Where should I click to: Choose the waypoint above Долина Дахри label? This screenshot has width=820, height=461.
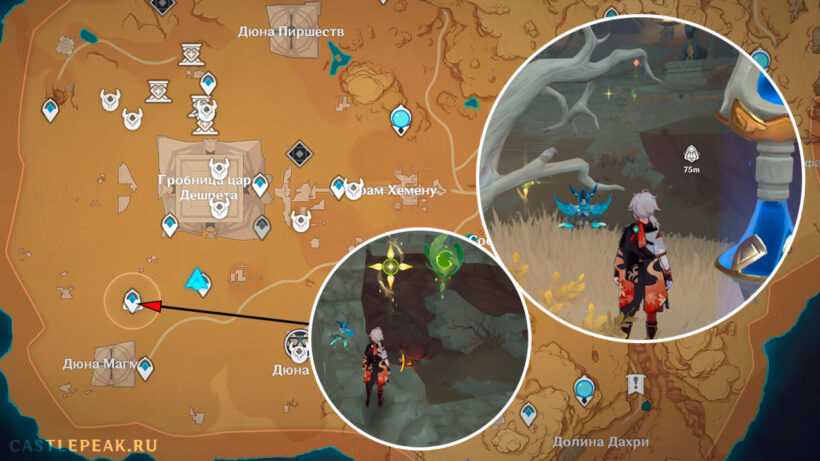pos(528,411)
